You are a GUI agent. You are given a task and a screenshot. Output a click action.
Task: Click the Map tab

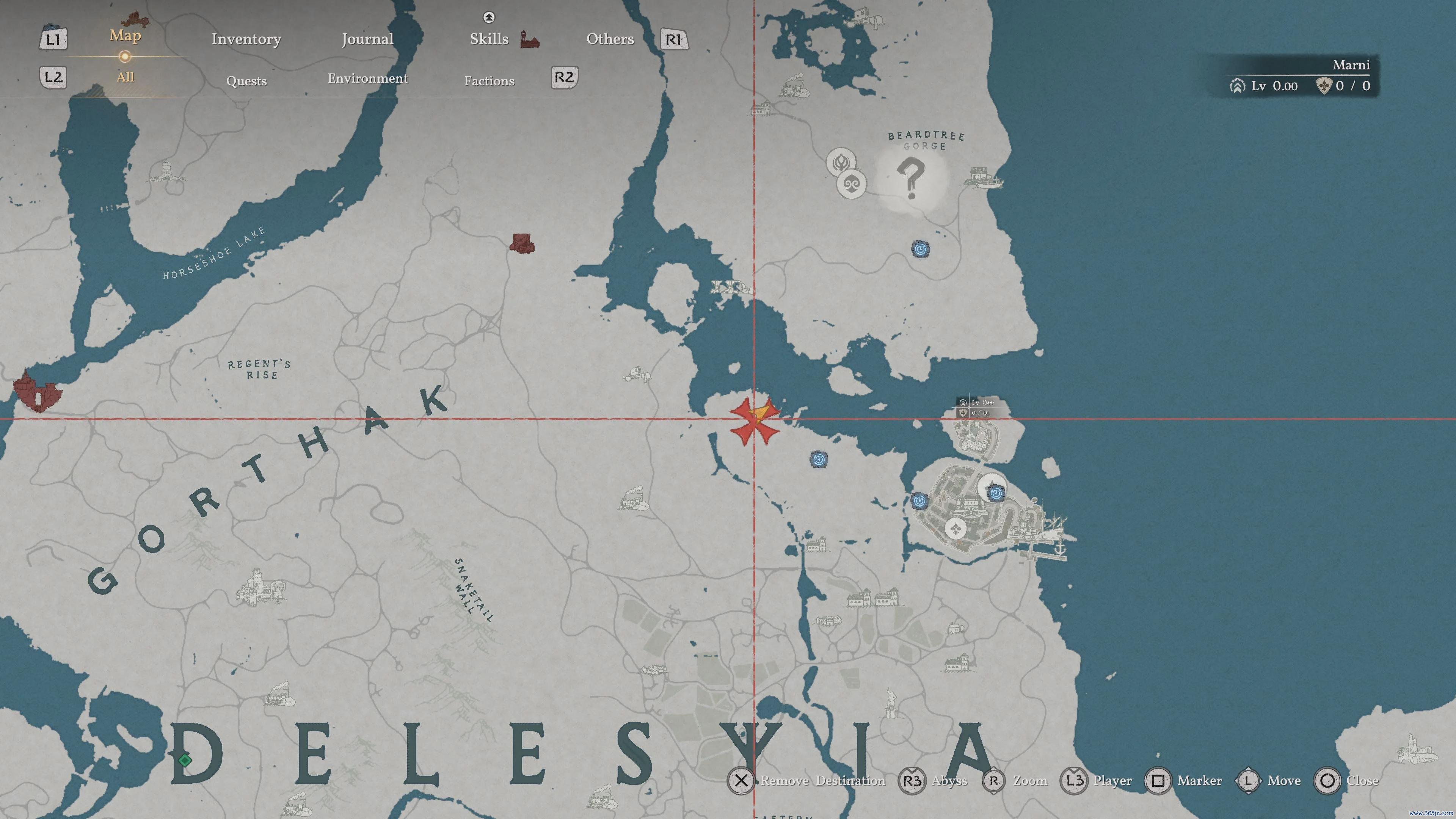coord(125,36)
